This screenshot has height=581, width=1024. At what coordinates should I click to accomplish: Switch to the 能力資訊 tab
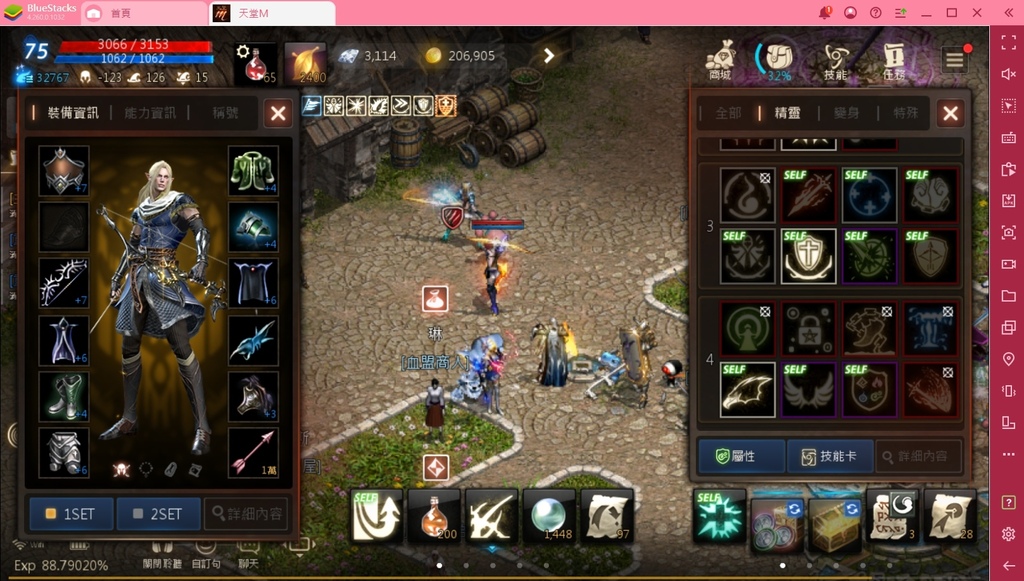[x=150, y=113]
